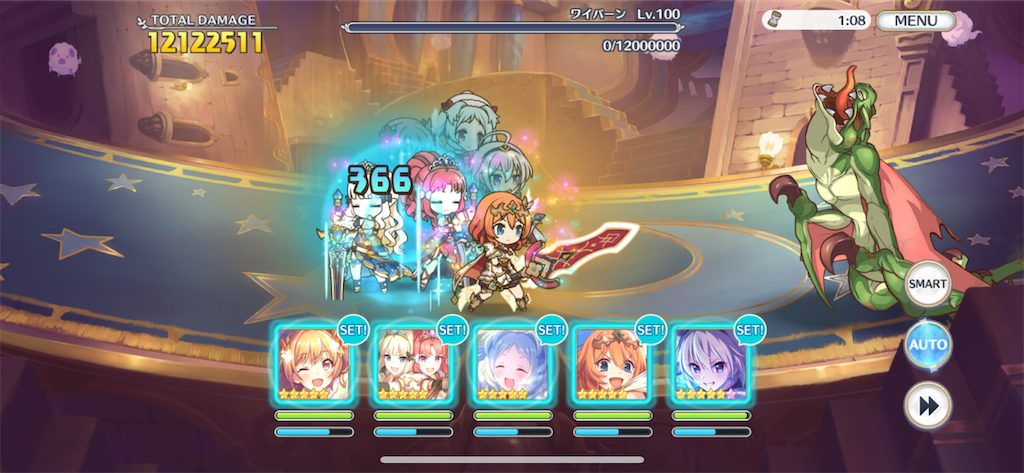Toggle the SMART battle mode
This screenshot has height=473, width=1024.
[x=927, y=285]
